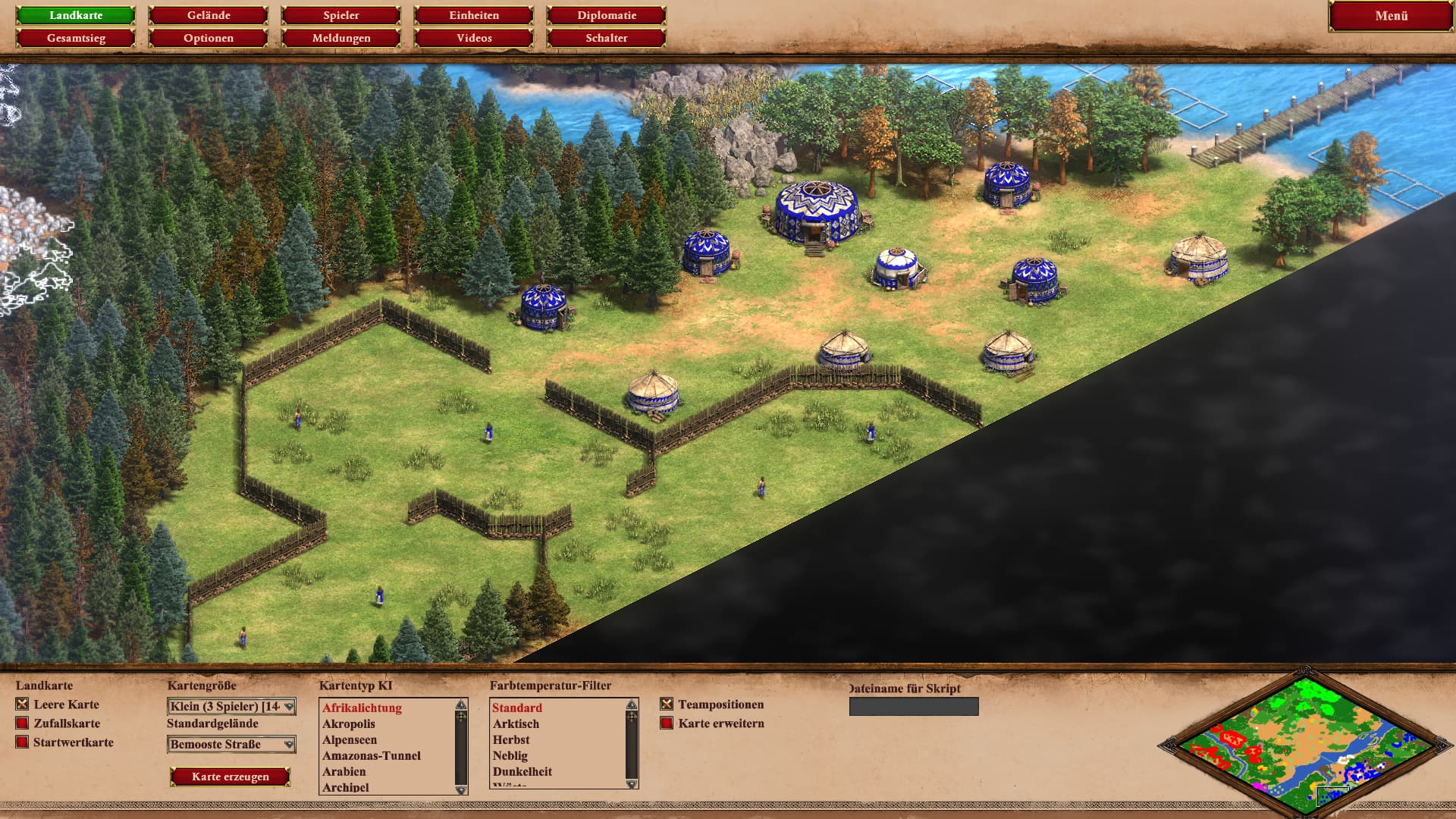Screen dimensions: 1456x819
Task: Choose the Zufallskarte option
Action: pos(23,723)
